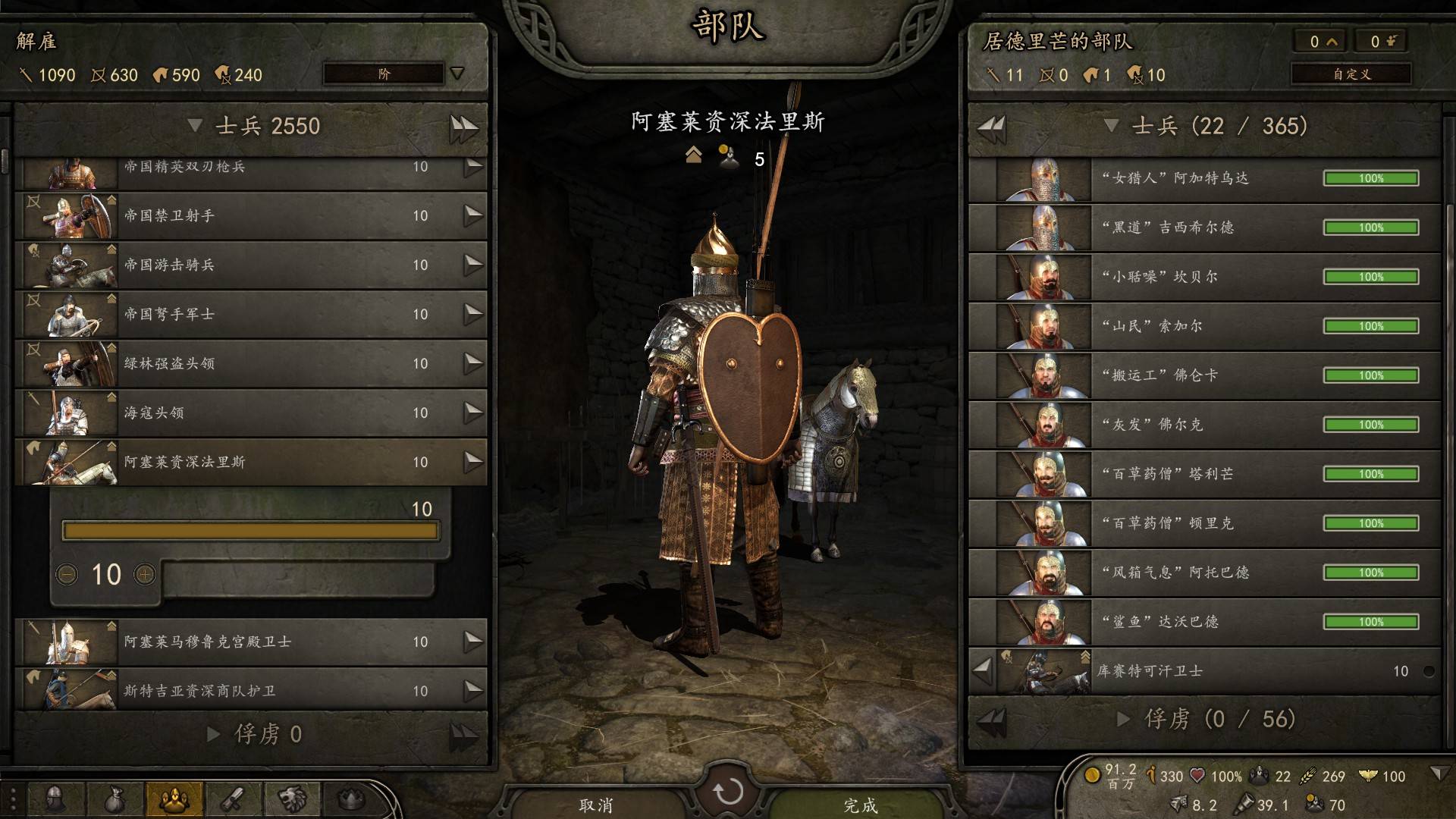The width and height of the screenshot is (1456, 819).
Task: Decrease transfer amount with the minus button
Action: pyautogui.click(x=67, y=575)
